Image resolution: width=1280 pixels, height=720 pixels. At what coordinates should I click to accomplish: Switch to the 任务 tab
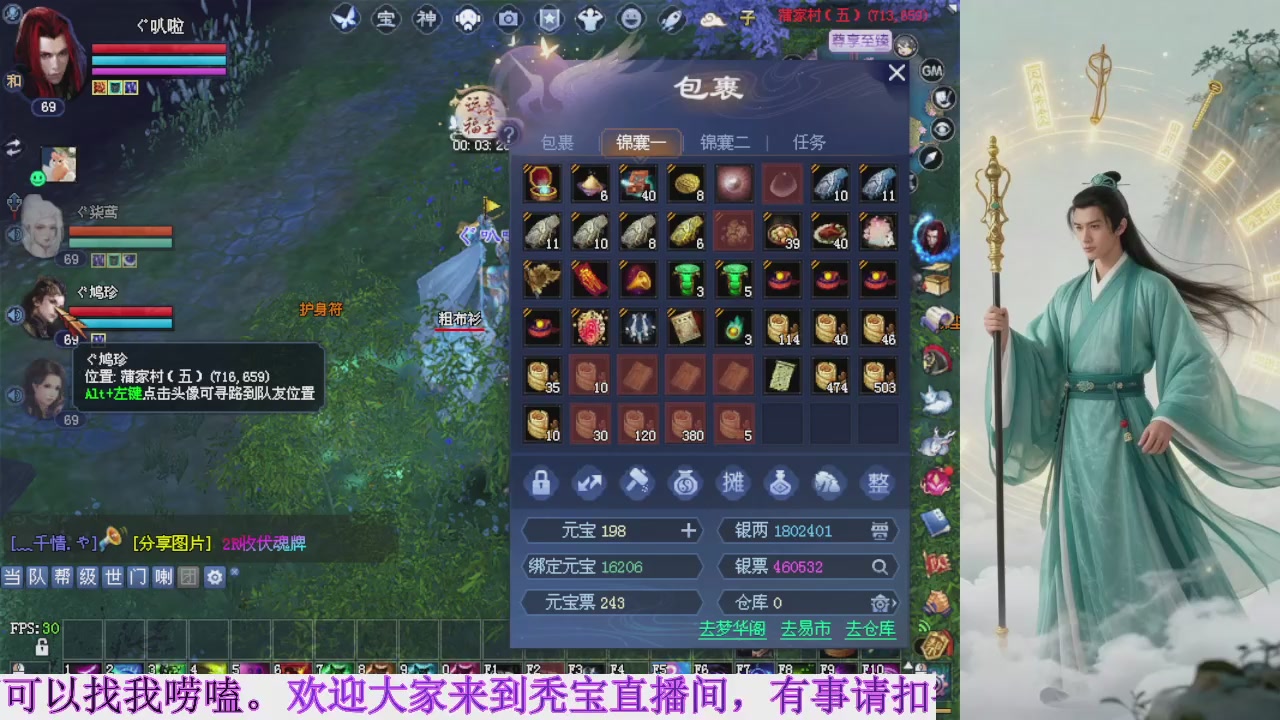[808, 142]
